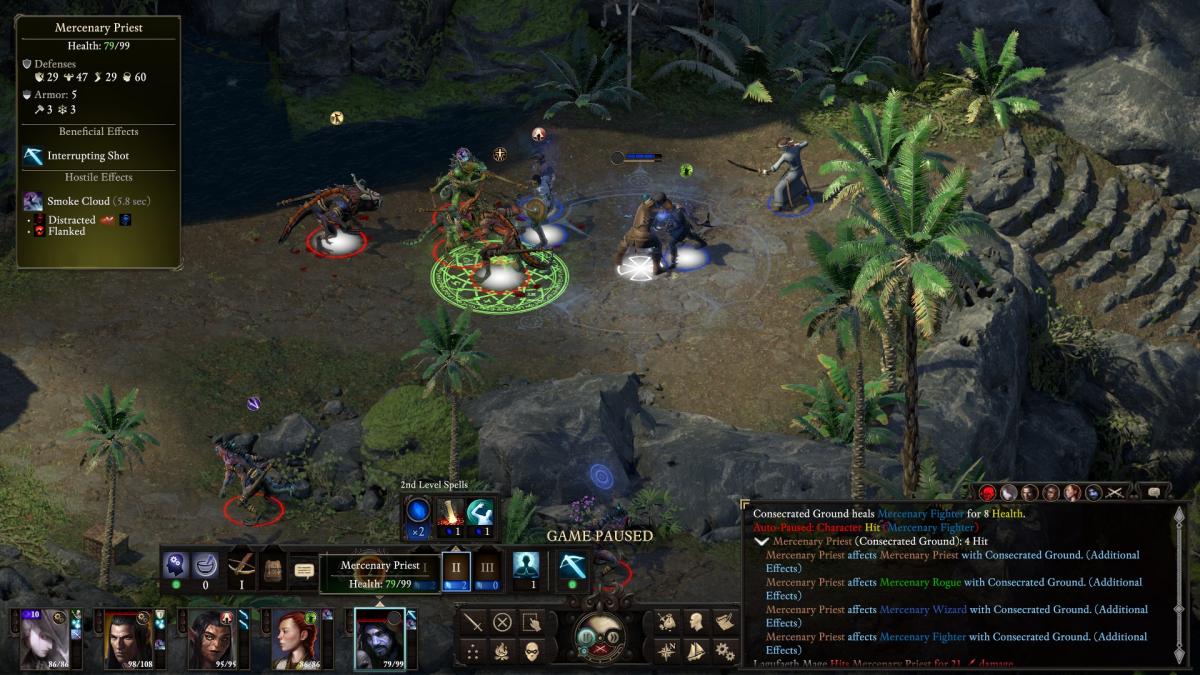This screenshot has width=1200, height=675.
Task: Open the level II spells tab
Action: coord(456,568)
